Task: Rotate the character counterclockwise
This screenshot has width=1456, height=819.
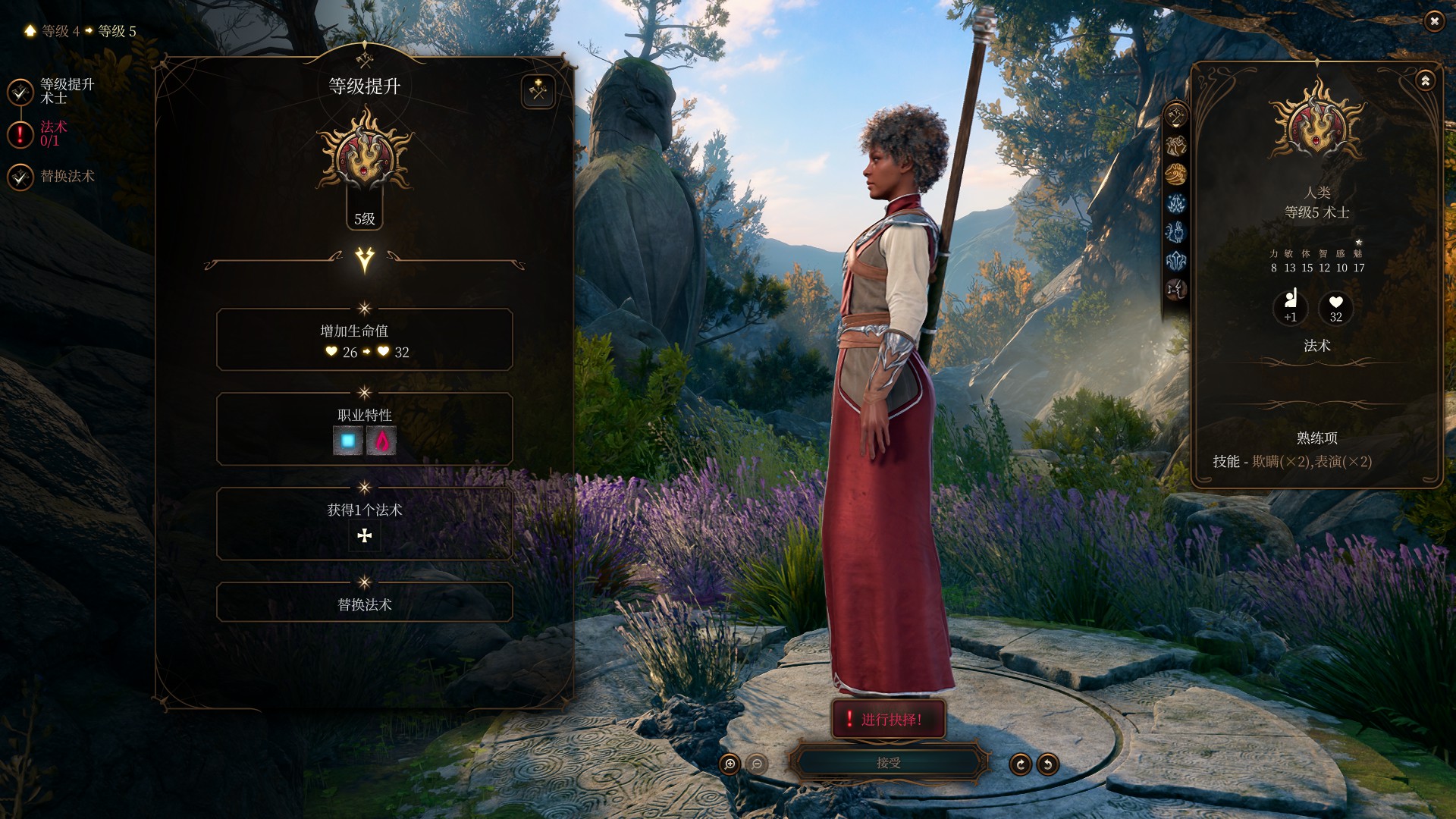Action: click(1048, 764)
